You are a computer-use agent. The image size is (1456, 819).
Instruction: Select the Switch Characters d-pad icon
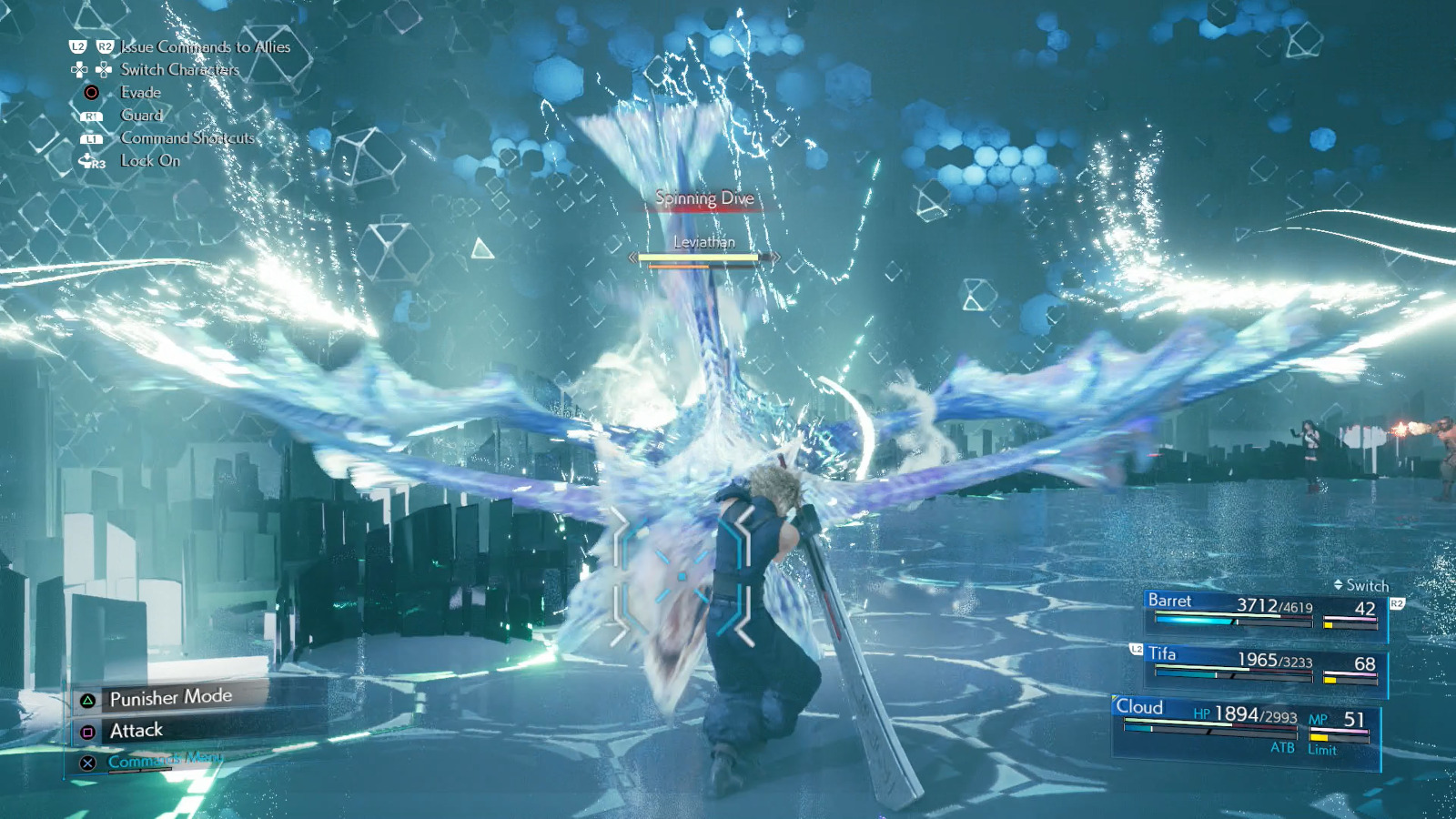tap(90, 69)
